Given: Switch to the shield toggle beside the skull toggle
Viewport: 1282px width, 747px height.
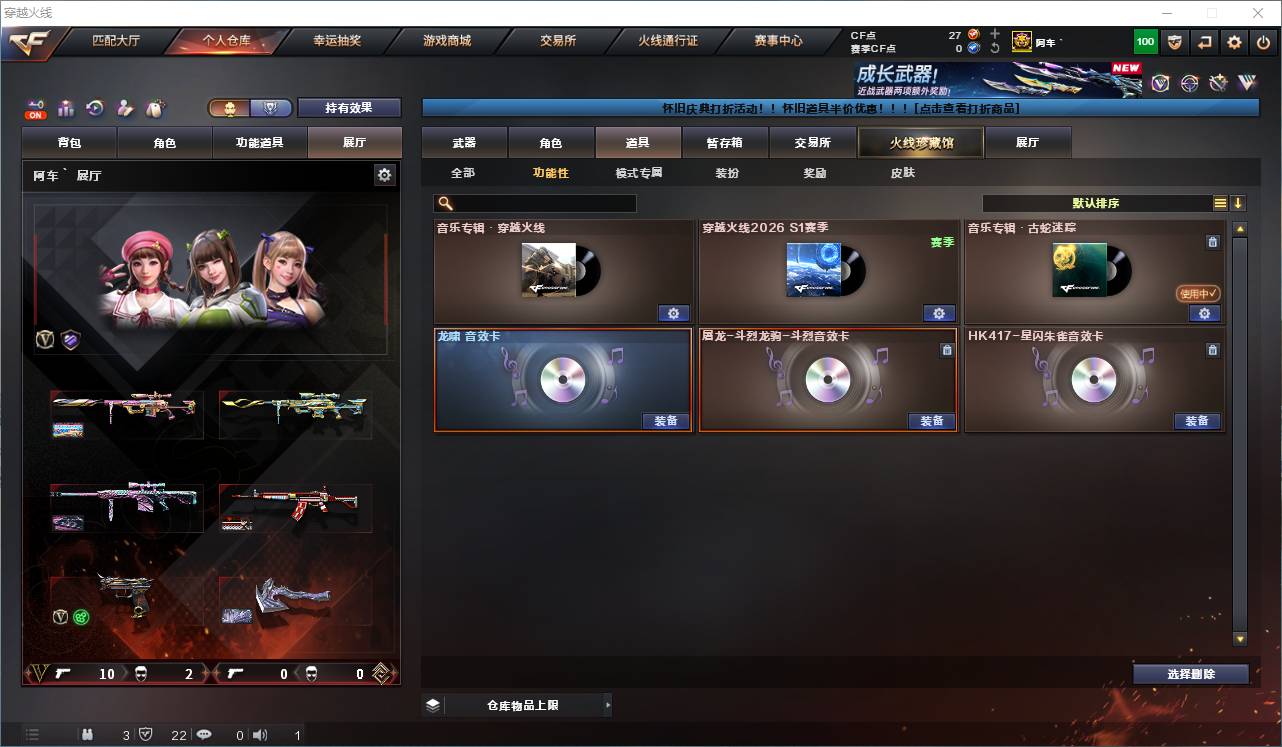Looking at the screenshot, I should click(x=269, y=108).
